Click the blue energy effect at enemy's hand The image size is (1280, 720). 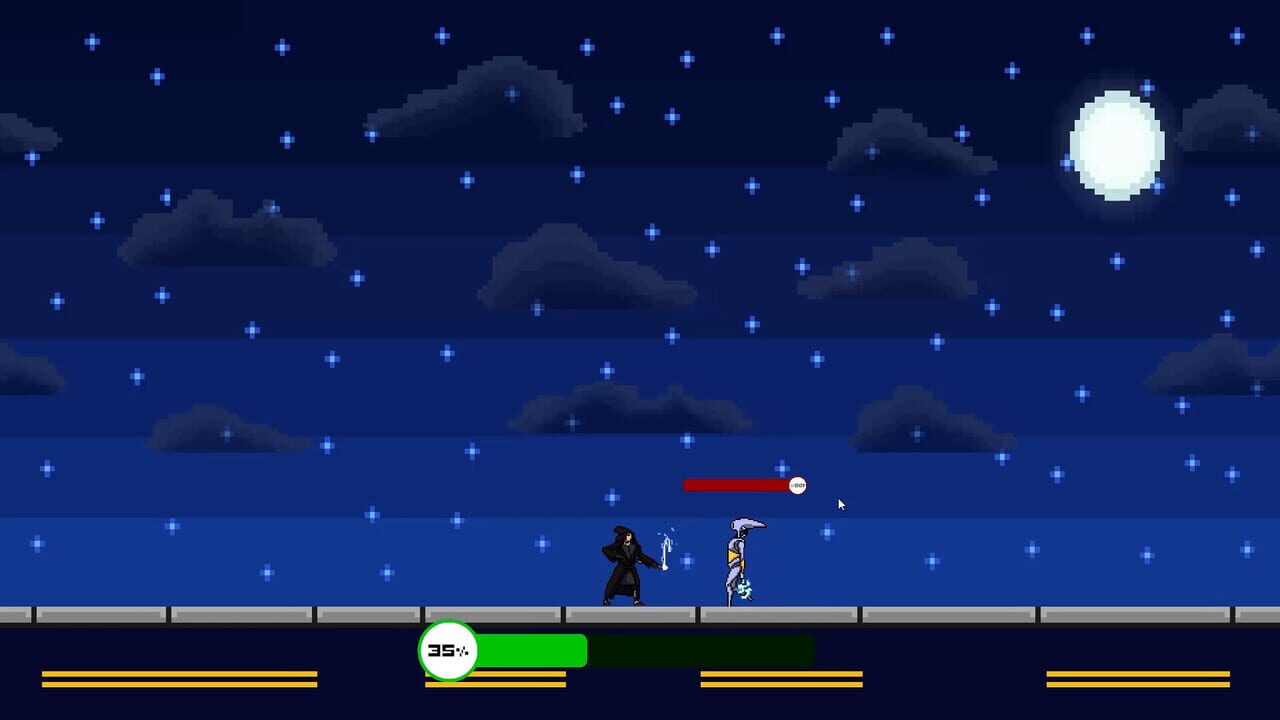(x=745, y=590)
